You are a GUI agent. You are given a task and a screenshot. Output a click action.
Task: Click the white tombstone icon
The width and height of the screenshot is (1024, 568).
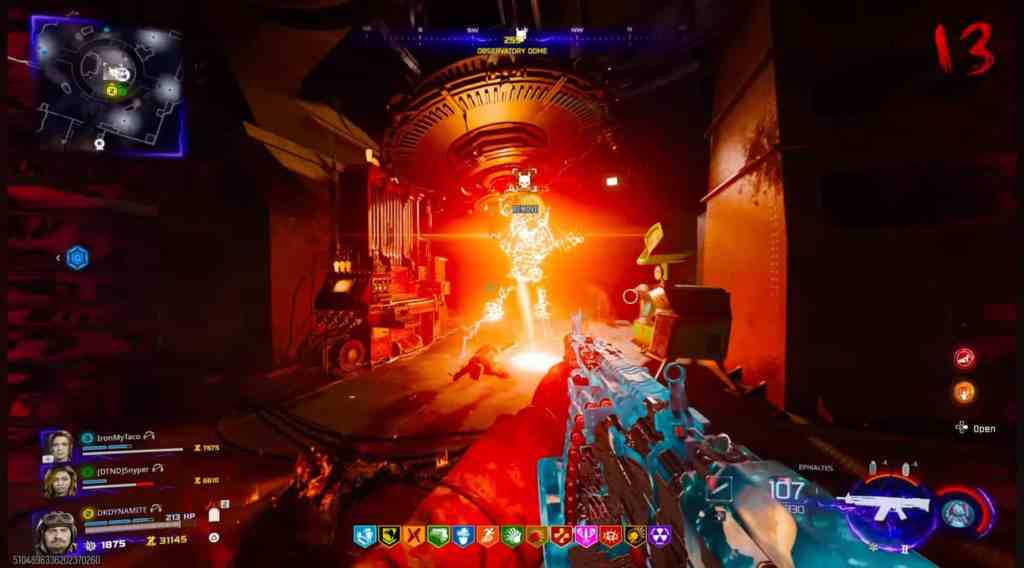pyautogui.click(x=213, y=513)
